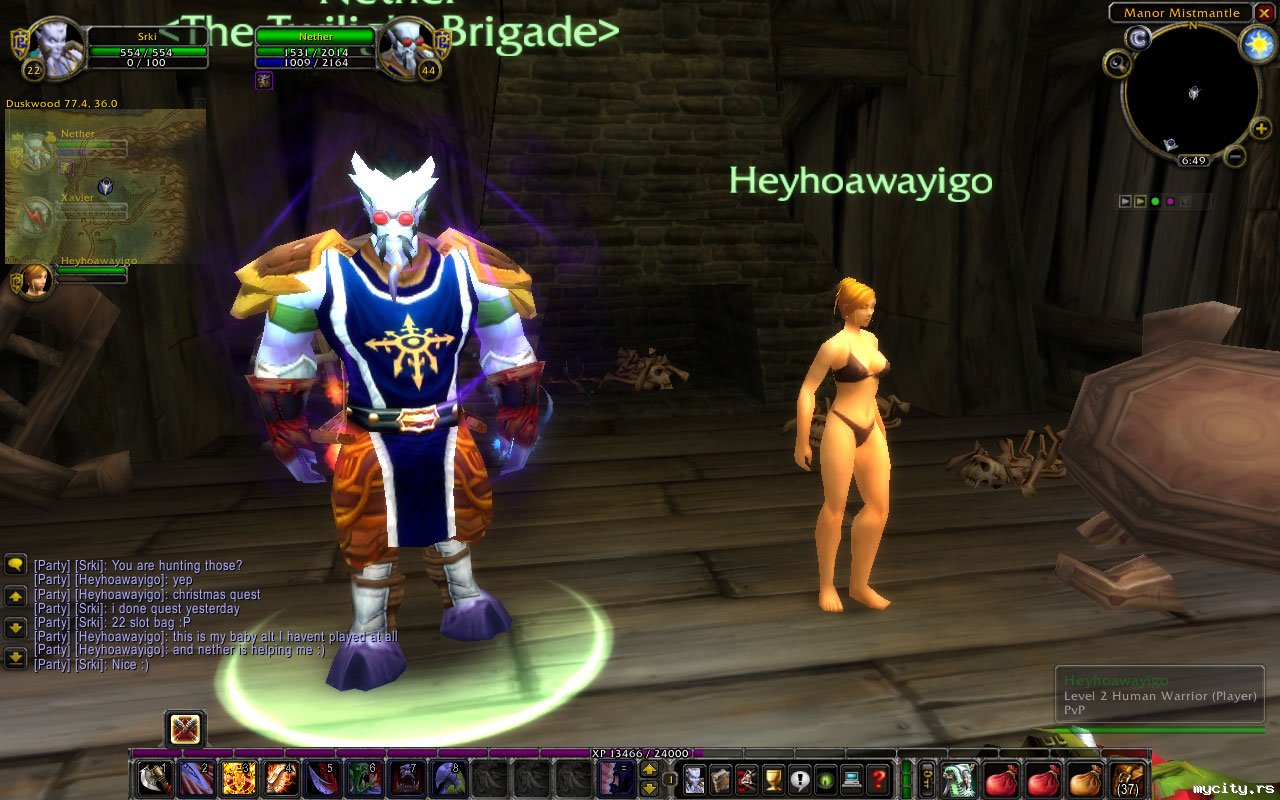Activate the fiery ability in slot 3
1280x800 pixels.
pyautogui.click(x=237, y=779)
